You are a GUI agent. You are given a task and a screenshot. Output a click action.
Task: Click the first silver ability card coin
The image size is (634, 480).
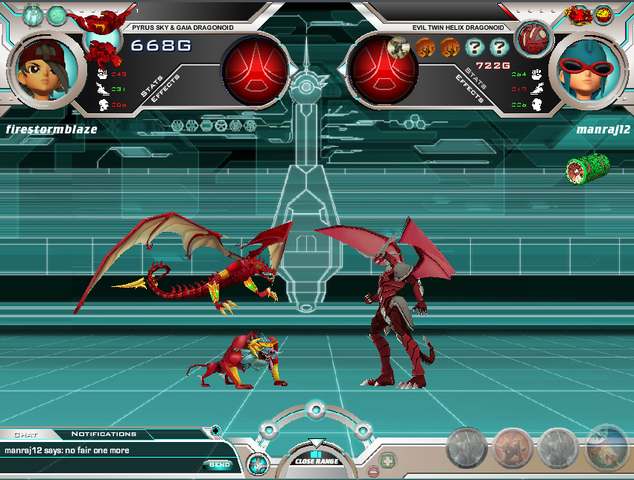[466, 449]
